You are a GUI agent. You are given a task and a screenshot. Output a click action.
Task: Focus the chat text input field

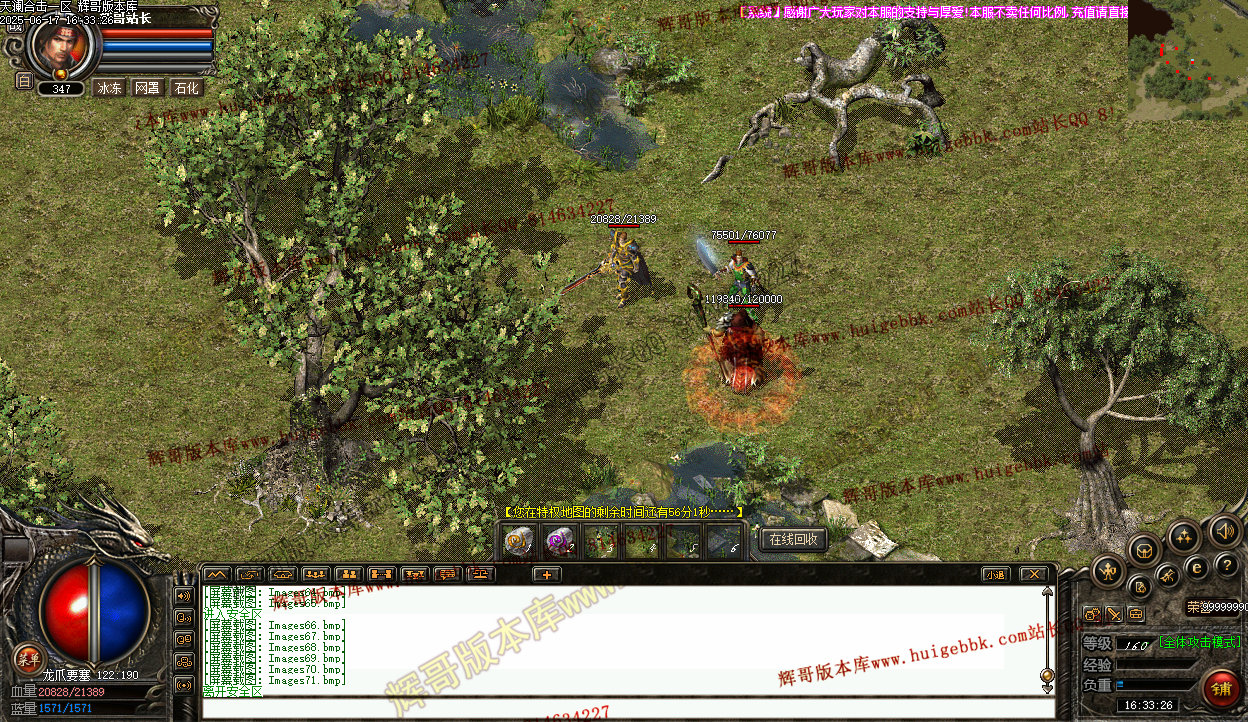(620, 708)
